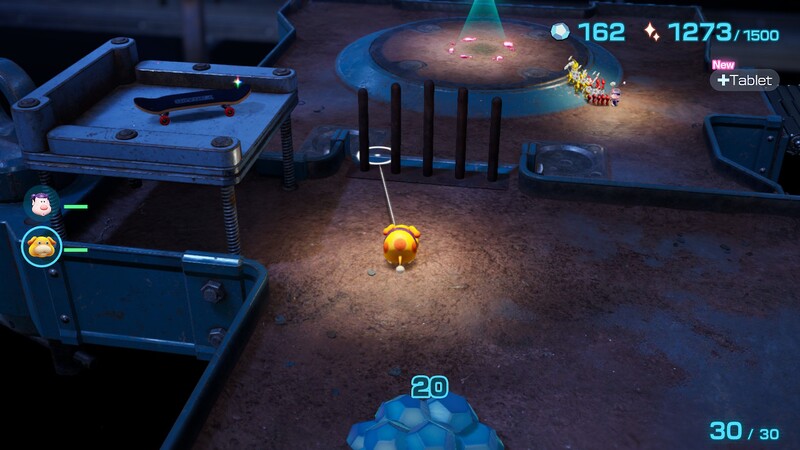Select the Oatchi dog portrait icon

41,246
